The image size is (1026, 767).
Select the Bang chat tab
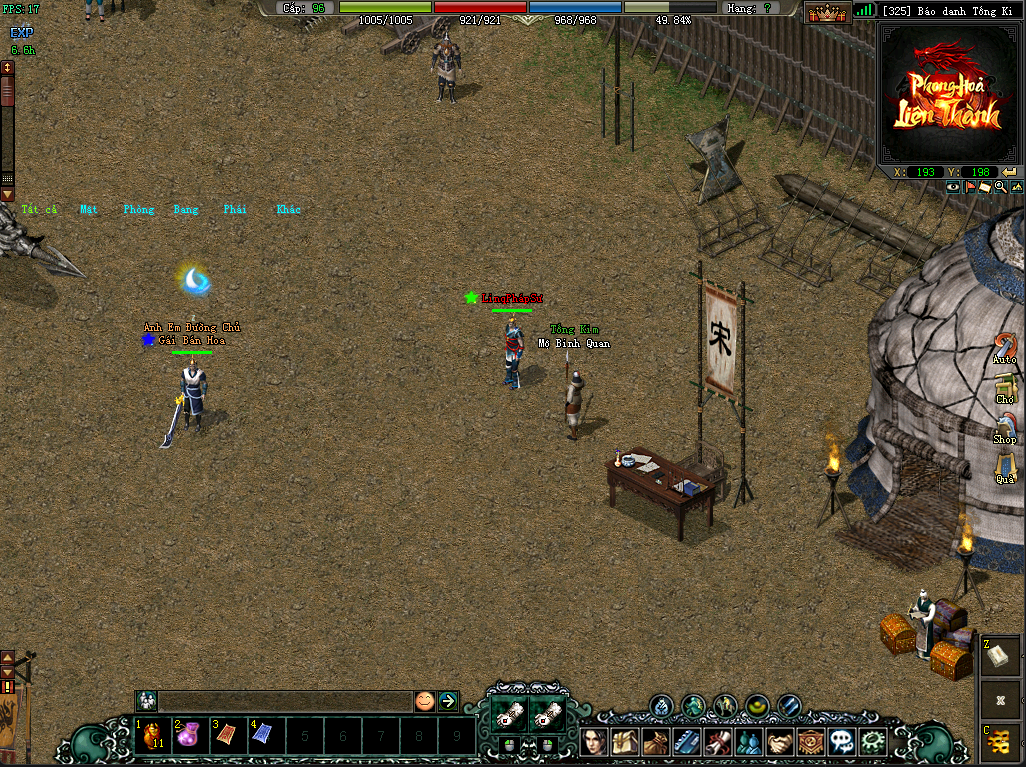point(186,210)
